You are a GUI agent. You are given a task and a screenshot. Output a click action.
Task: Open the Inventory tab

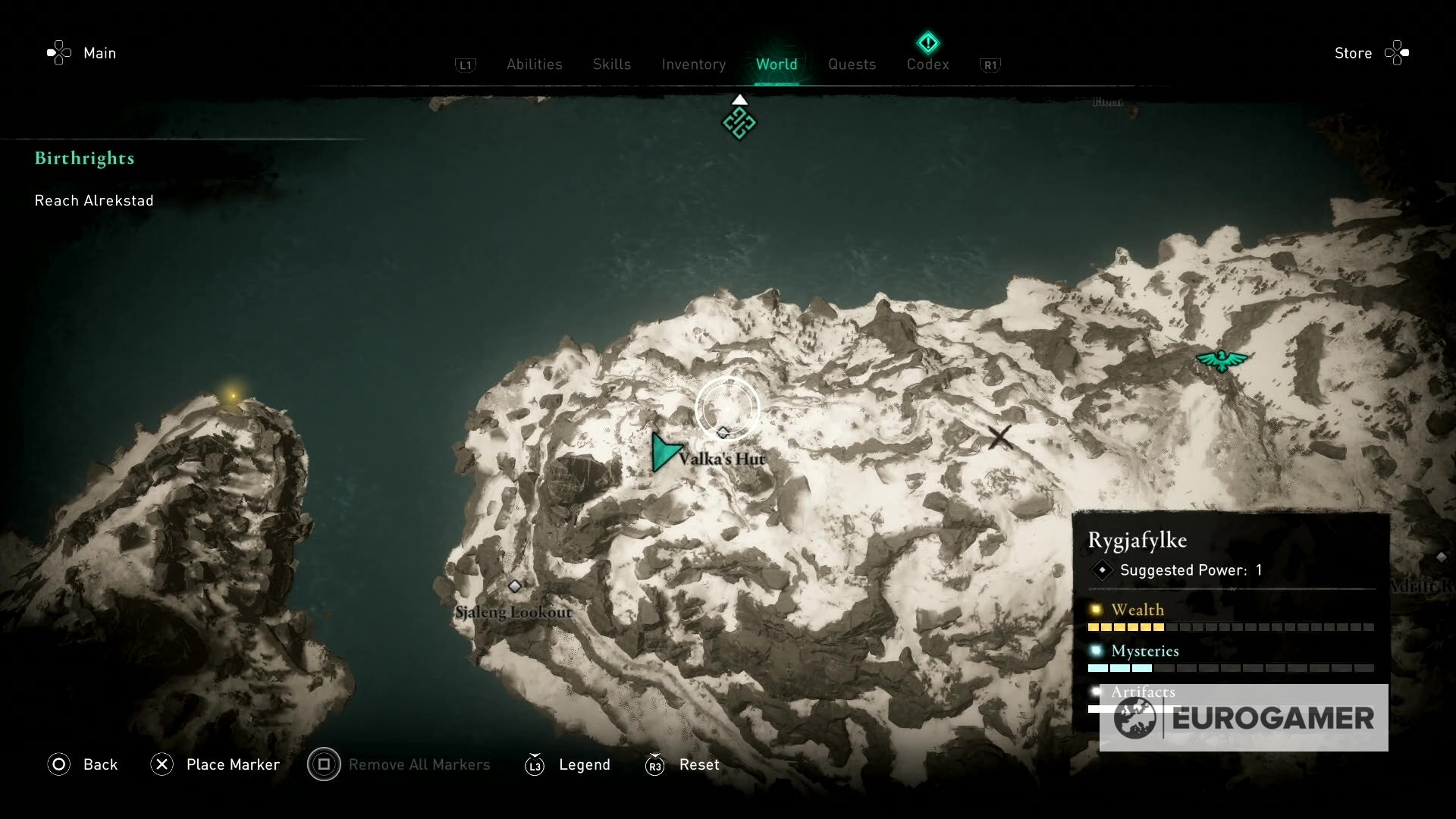click(x=693, y=64)
